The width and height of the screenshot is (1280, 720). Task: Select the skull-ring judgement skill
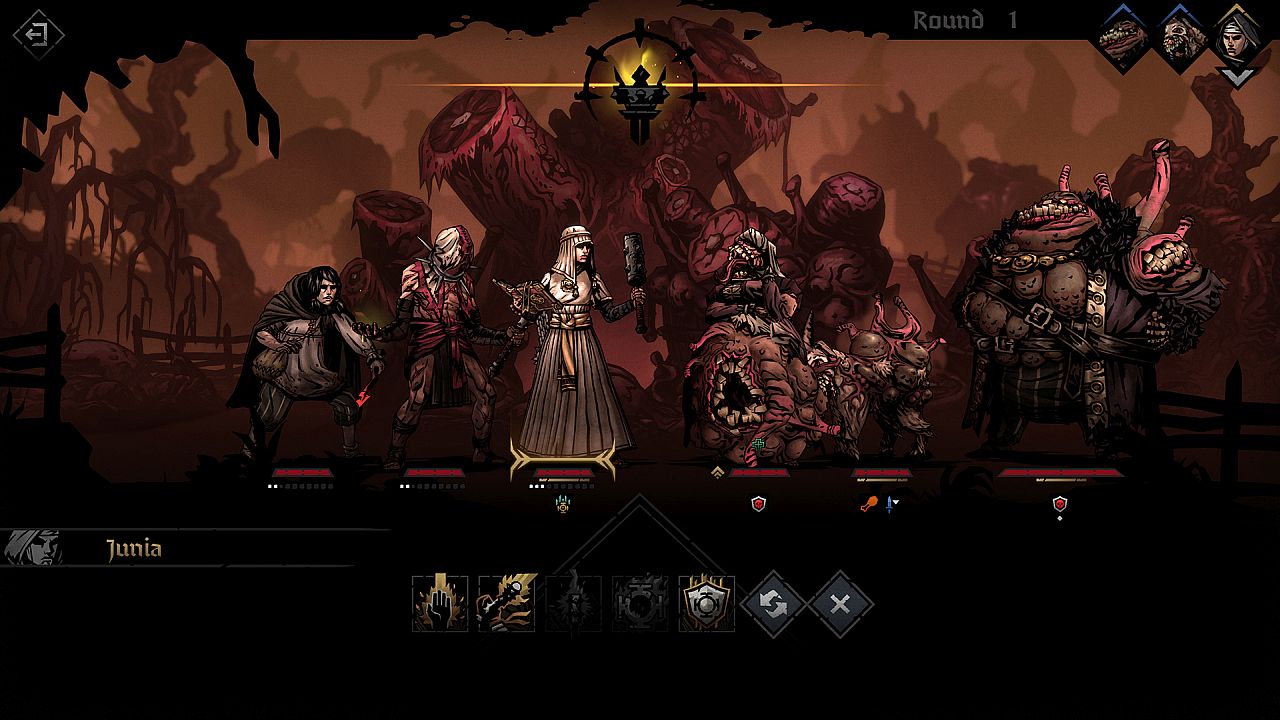(638, 603)
